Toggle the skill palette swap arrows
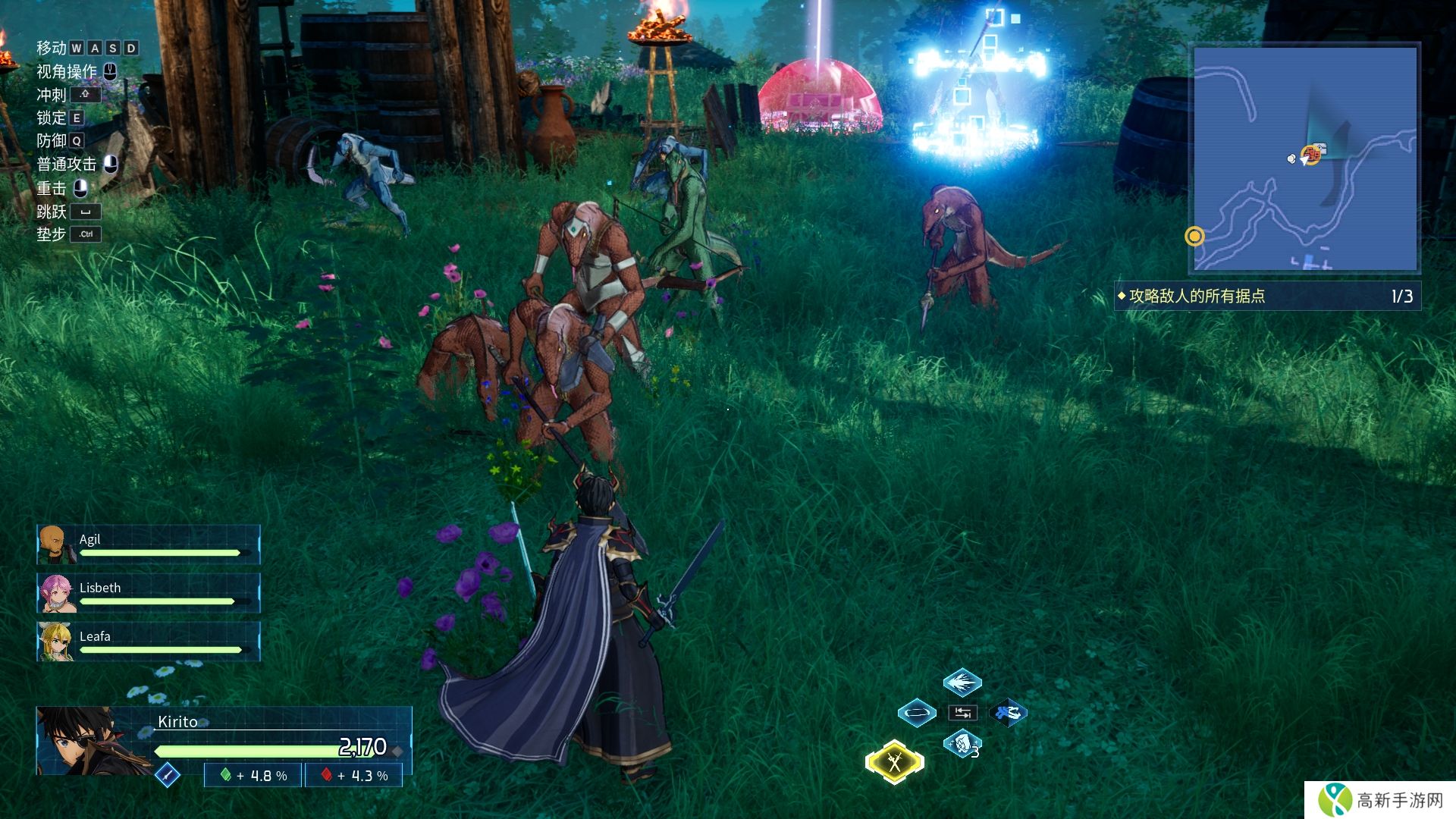Viewport: 1456px width, 819px height. (x=962, y=713)
